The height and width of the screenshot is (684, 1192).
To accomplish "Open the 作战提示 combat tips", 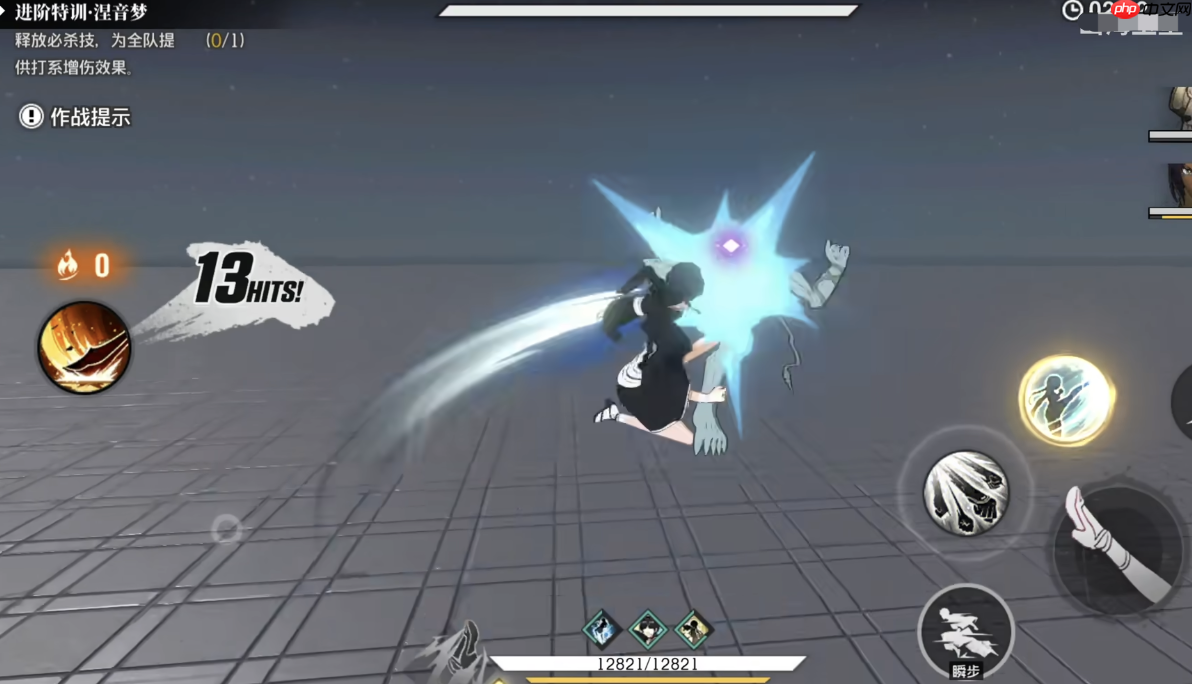I will (75, 117).
